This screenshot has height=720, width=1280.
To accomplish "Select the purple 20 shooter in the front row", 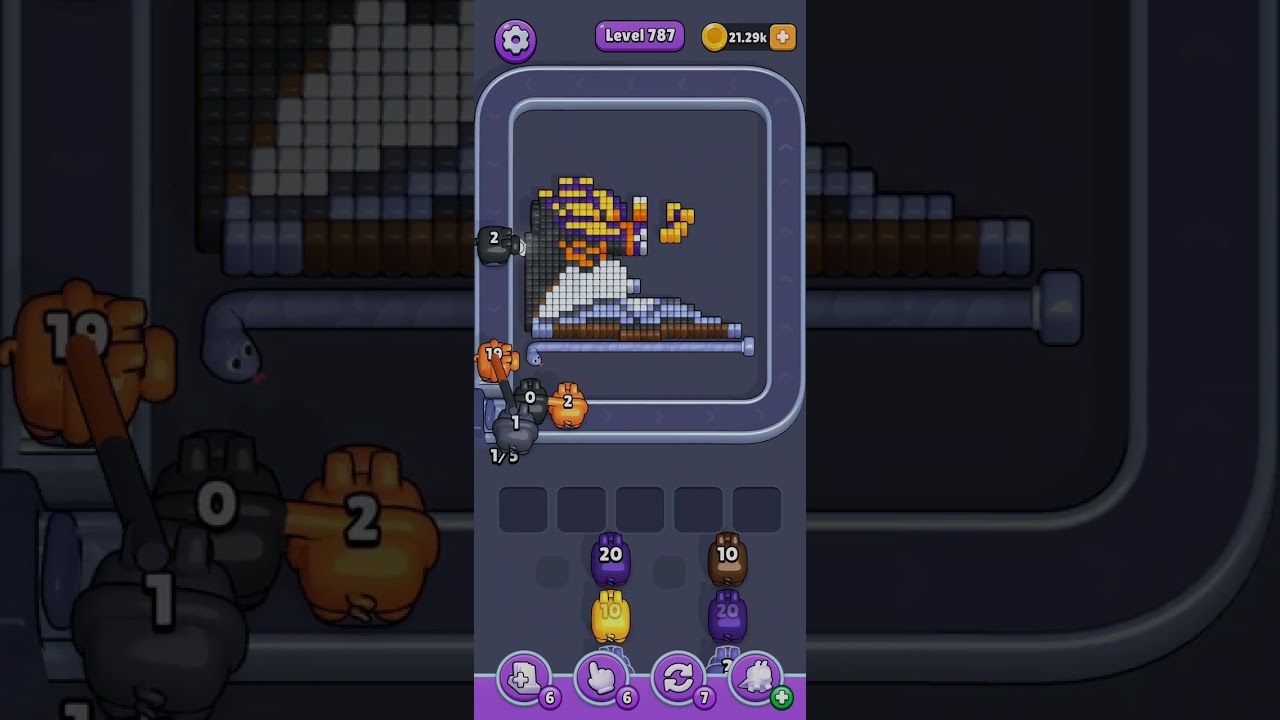I will coord(610,560).
